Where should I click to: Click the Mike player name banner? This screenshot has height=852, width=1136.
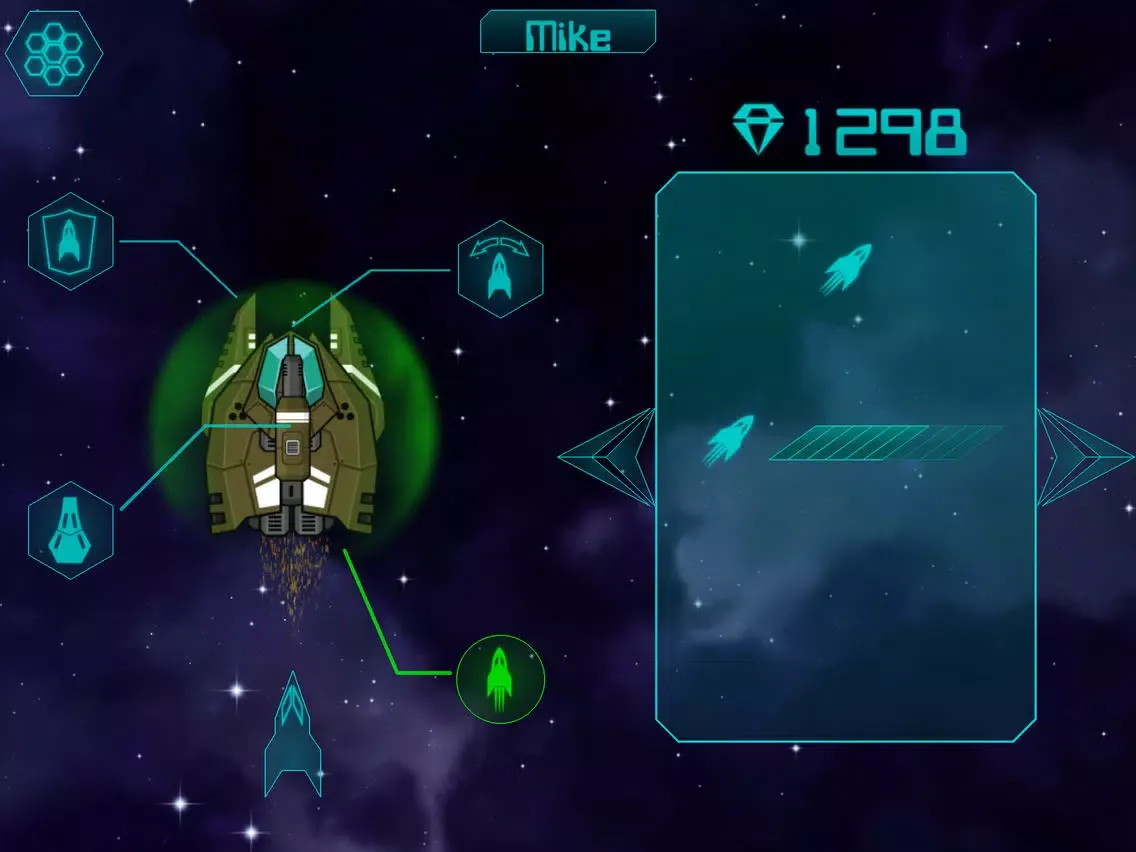tap(568, 33)
